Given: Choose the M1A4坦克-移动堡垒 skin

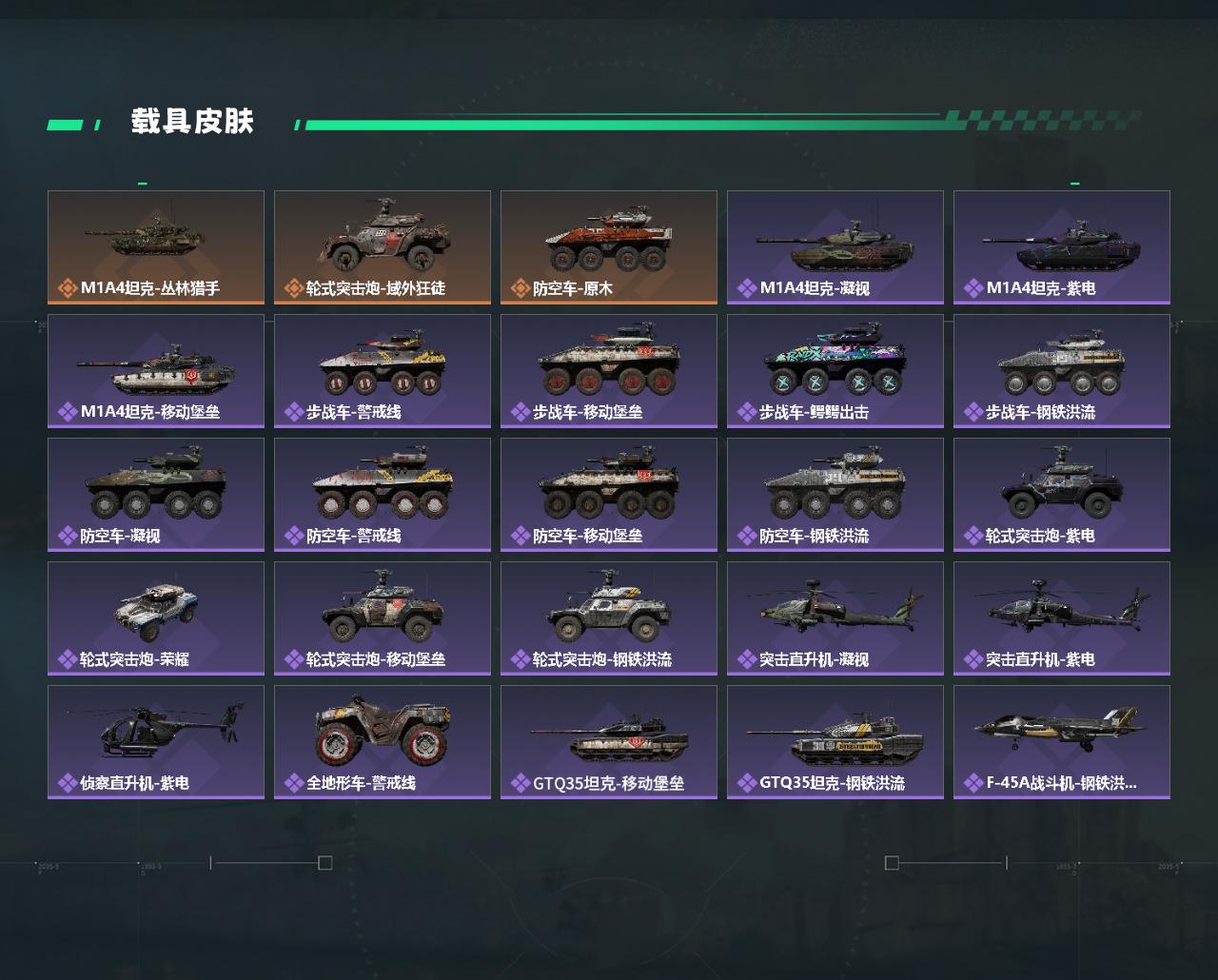Looking at the screenshot, I should 156,371.
